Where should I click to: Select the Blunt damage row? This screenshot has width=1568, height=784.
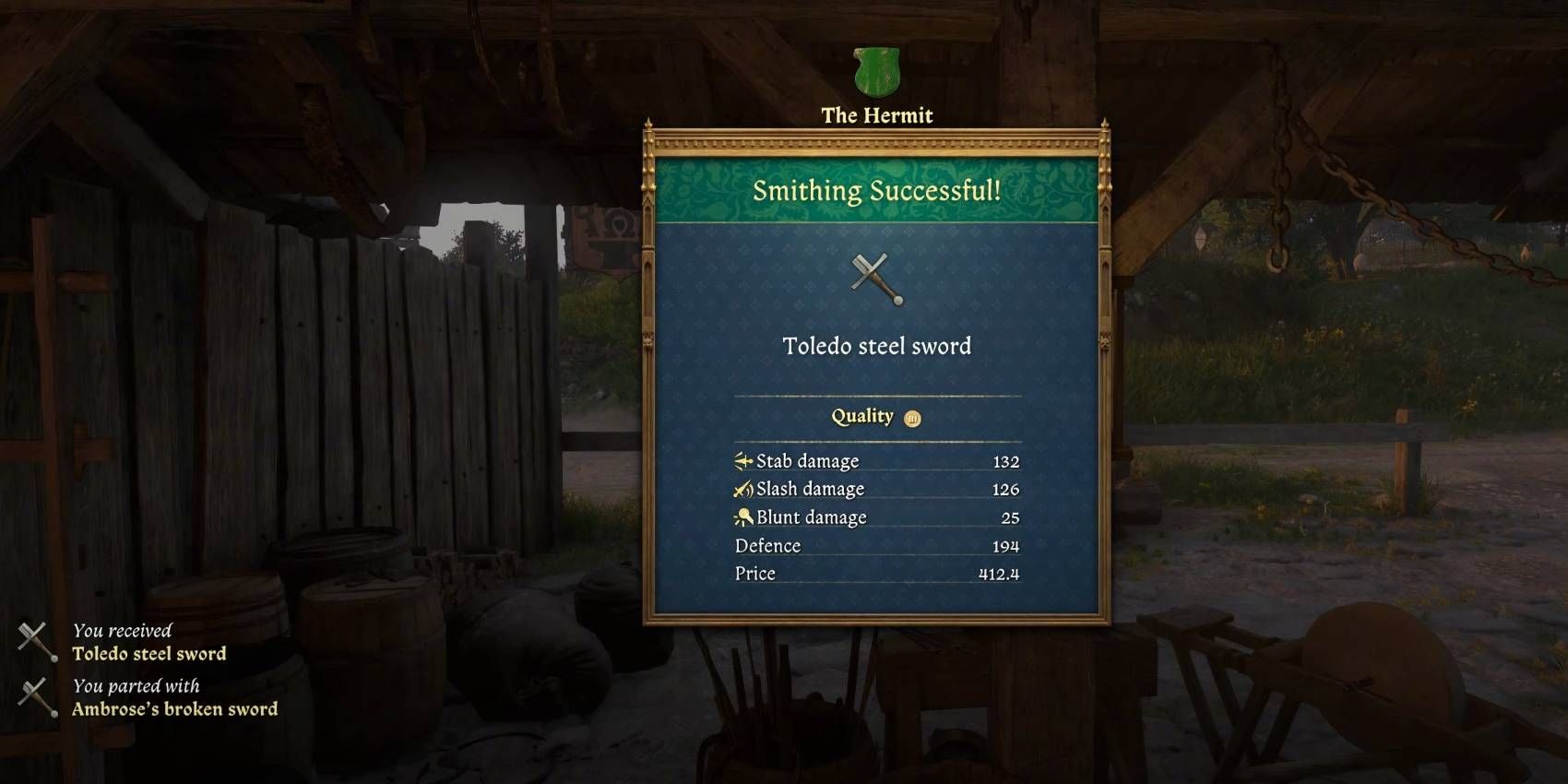coord(876,517)
